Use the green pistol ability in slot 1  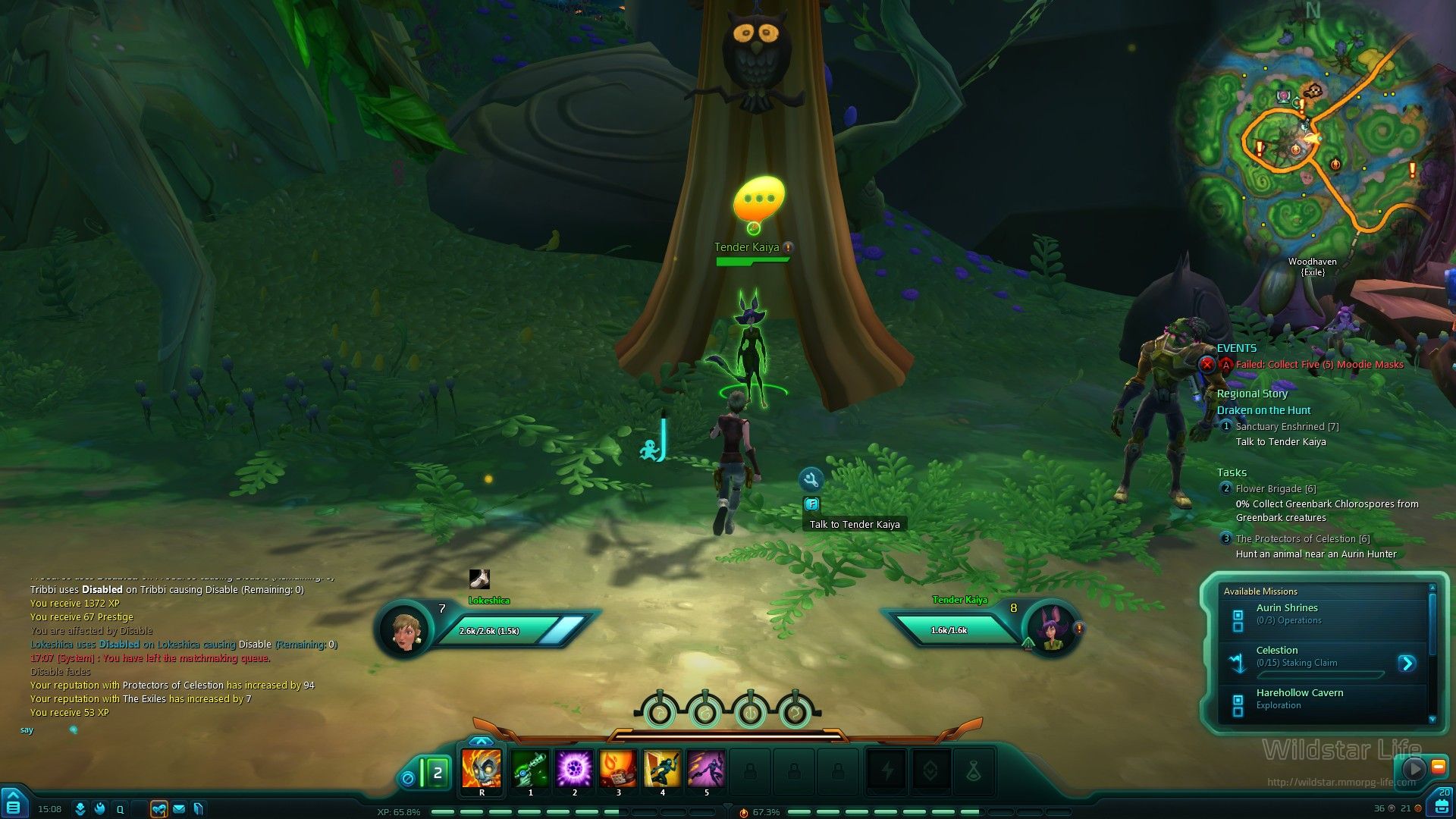click(x=530, y=769)
